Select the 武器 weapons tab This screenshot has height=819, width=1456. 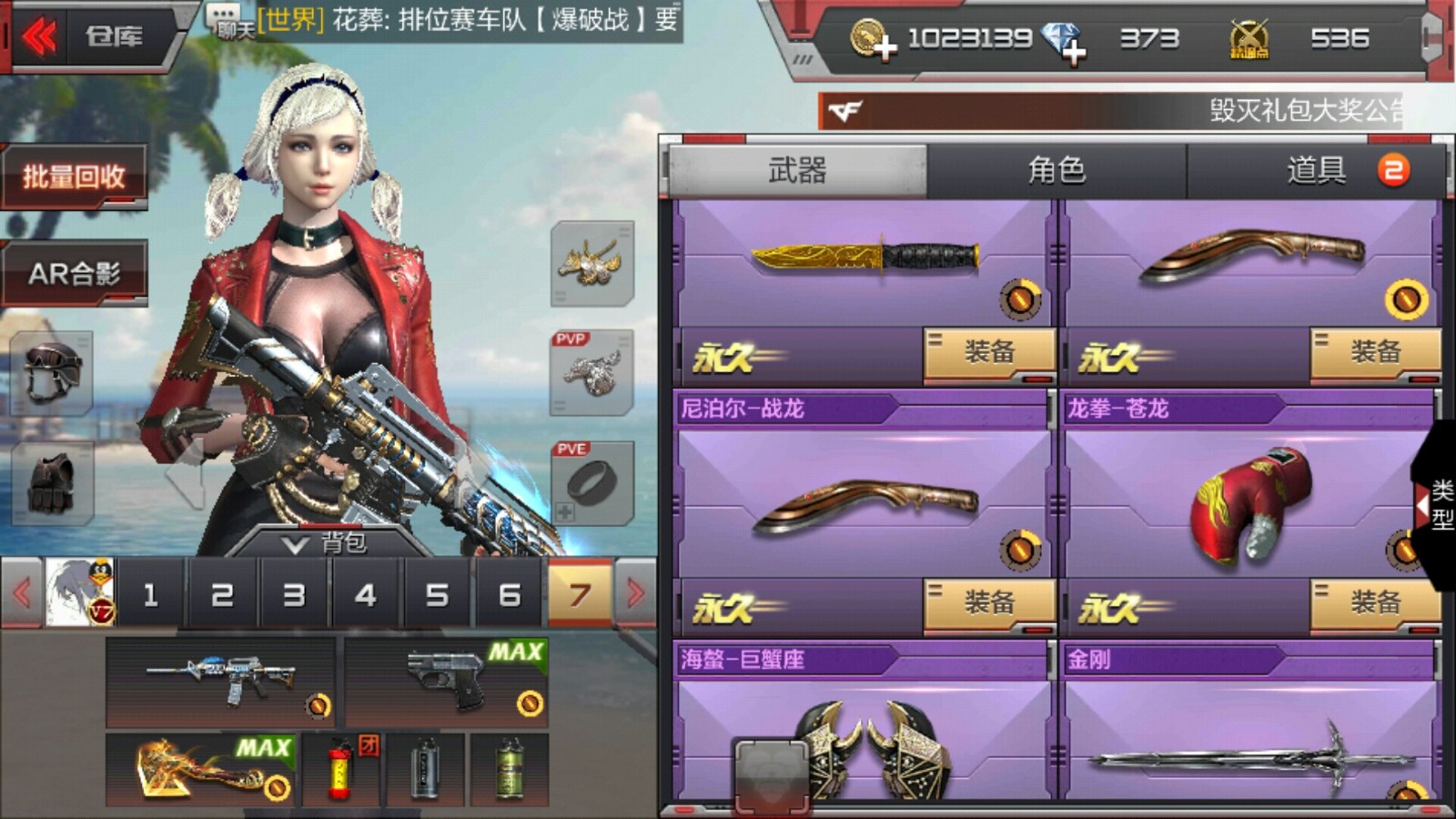[797, 170]
